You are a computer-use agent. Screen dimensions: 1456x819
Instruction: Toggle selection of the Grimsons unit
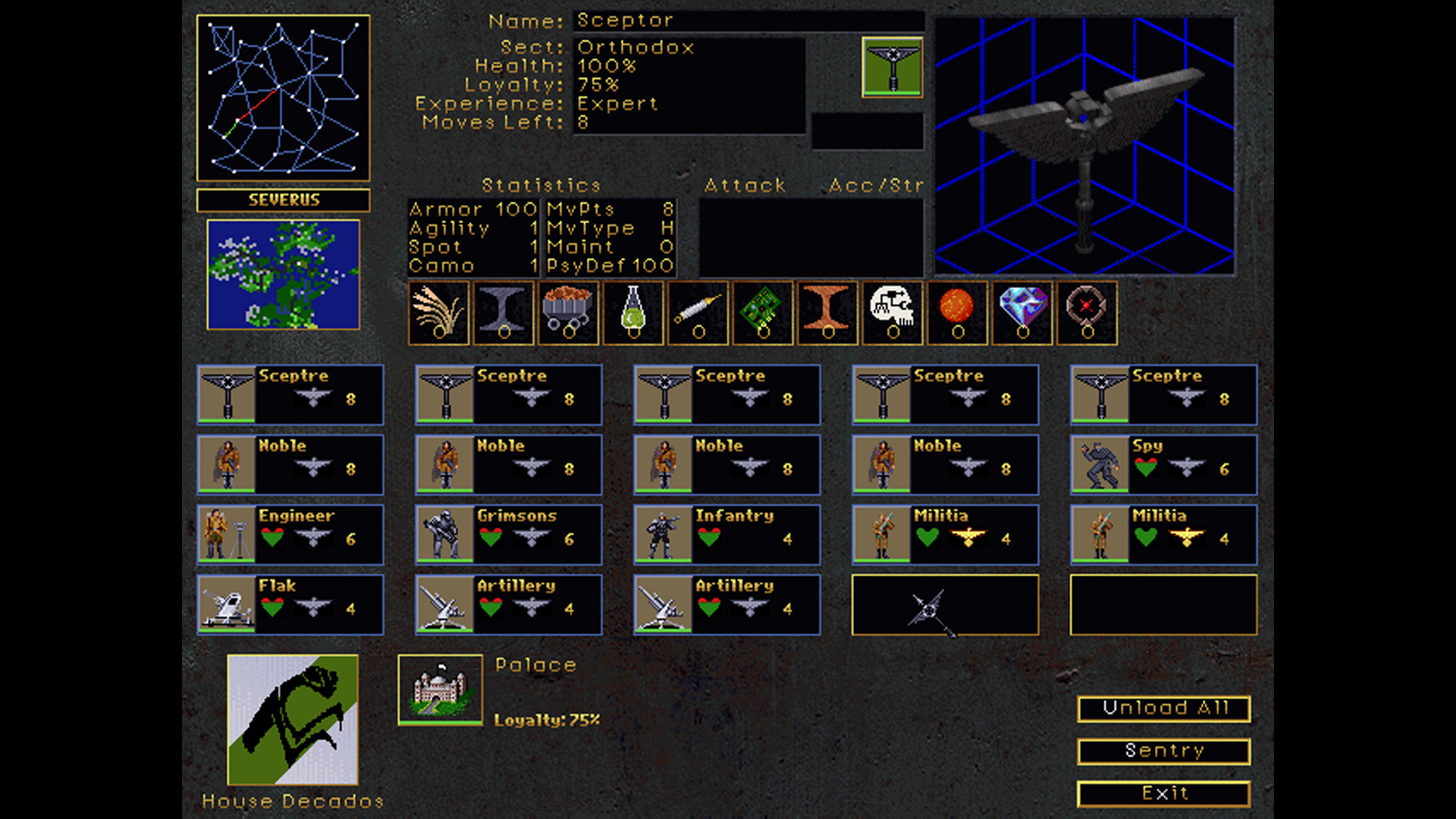click(x=507, y=535)
